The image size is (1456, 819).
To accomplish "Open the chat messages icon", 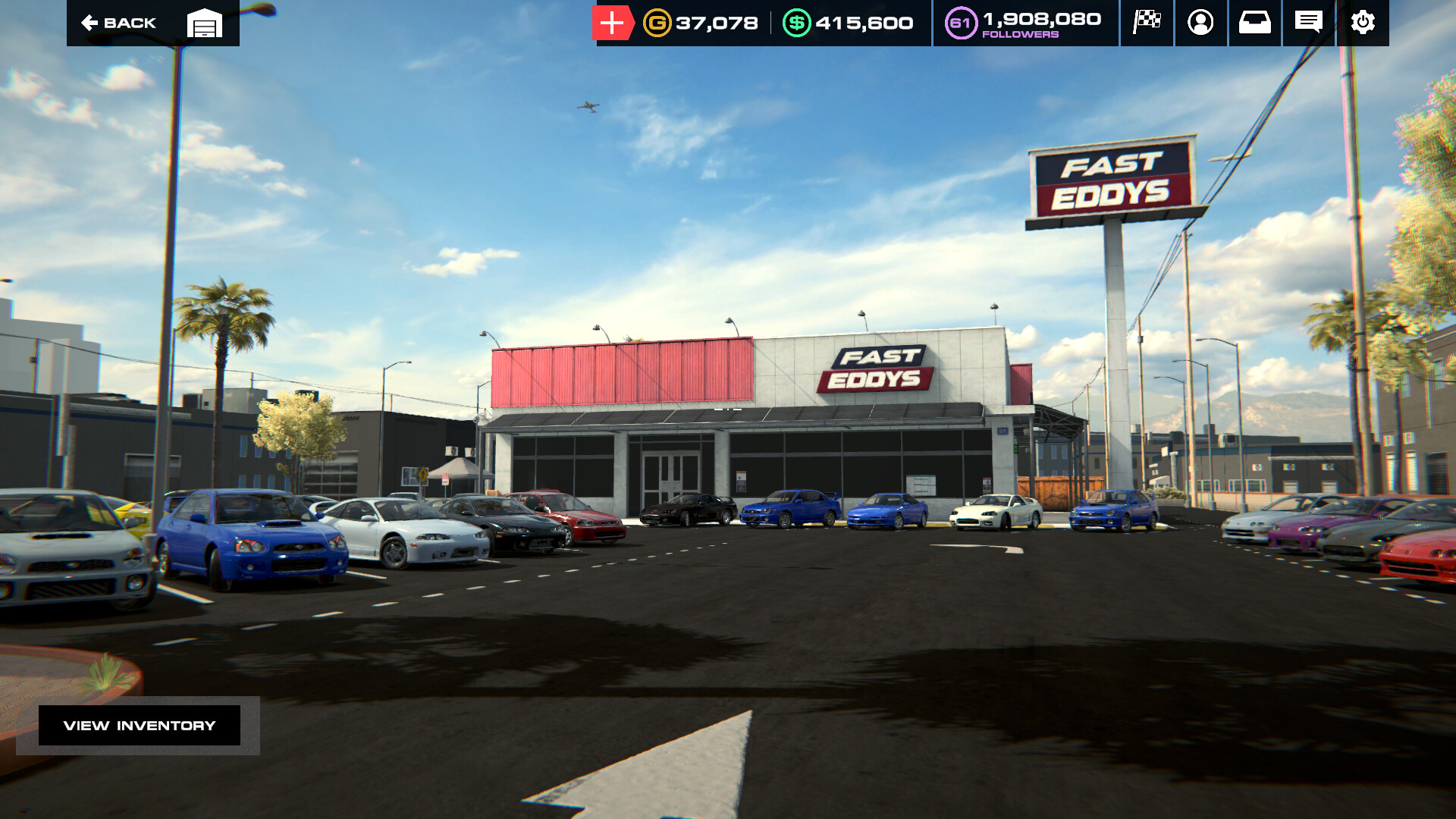I will (x=1308, y=23).
